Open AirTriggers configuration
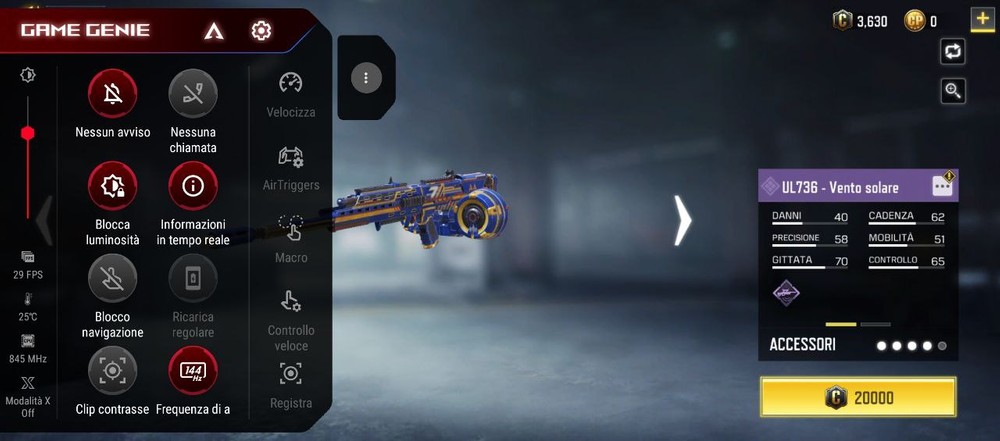This screenshot has width=1000, height=441. pyautogui.click(x=291, y=158)
